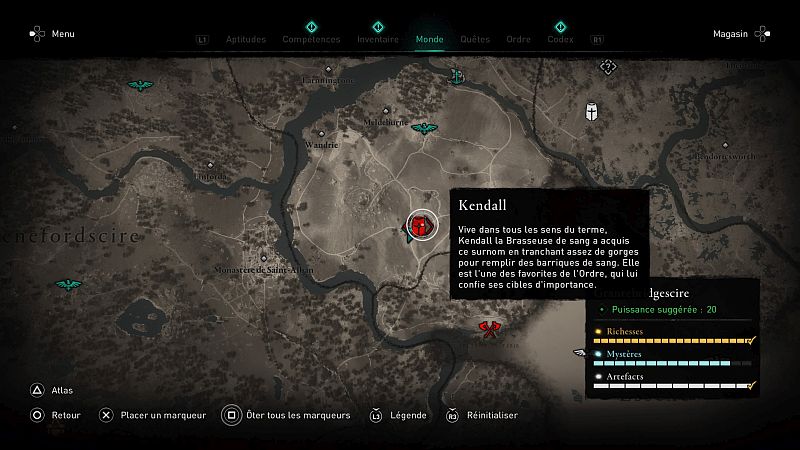
Task: Switch to the Codex tab
Action: click(x=560, y=39)
